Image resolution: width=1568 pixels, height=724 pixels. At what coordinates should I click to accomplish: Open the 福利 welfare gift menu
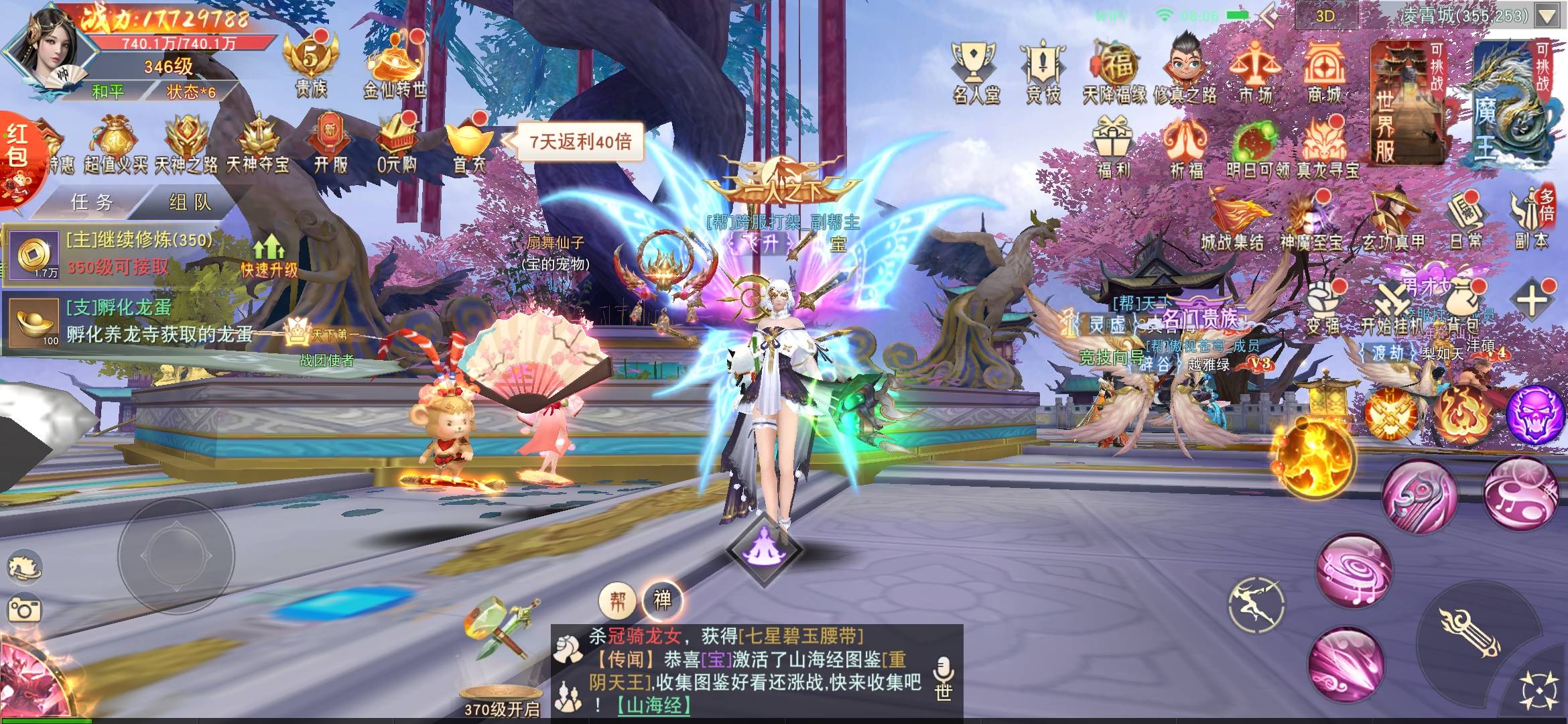pyautogui.click(x=1113, y=147)
